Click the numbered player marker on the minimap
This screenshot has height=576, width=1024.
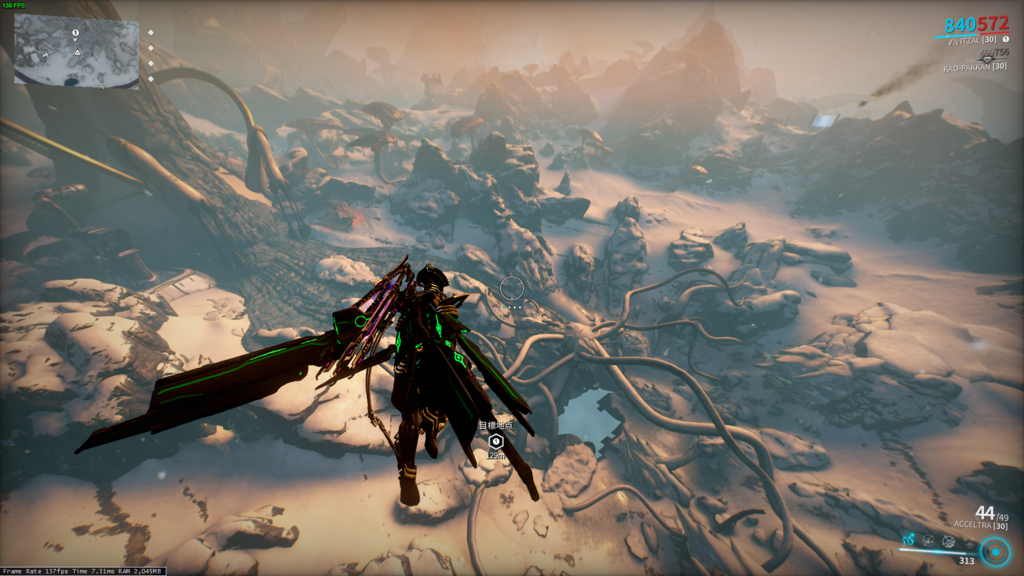coord(75,33)
